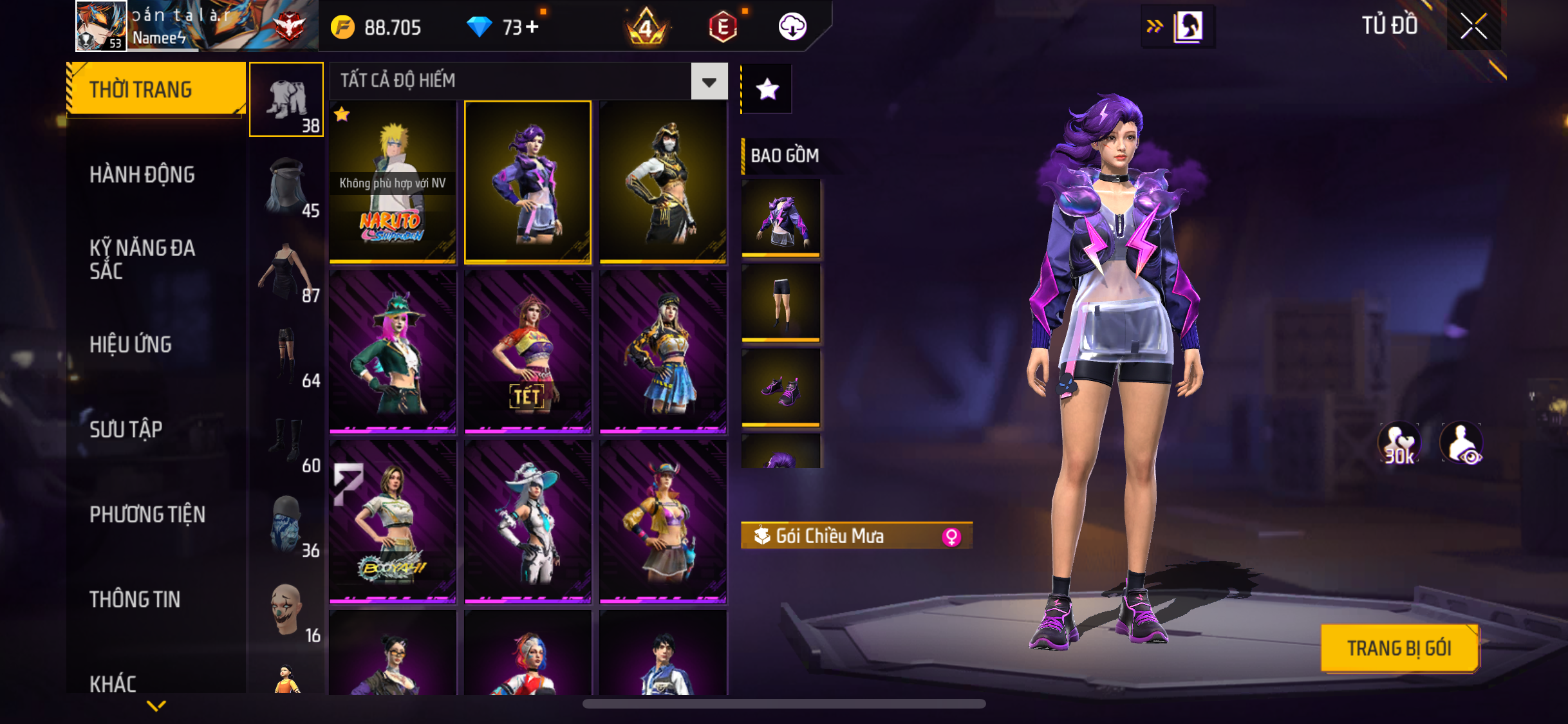
Task: Select the HIỆU ỨNG tab
Action: point(131,344)
